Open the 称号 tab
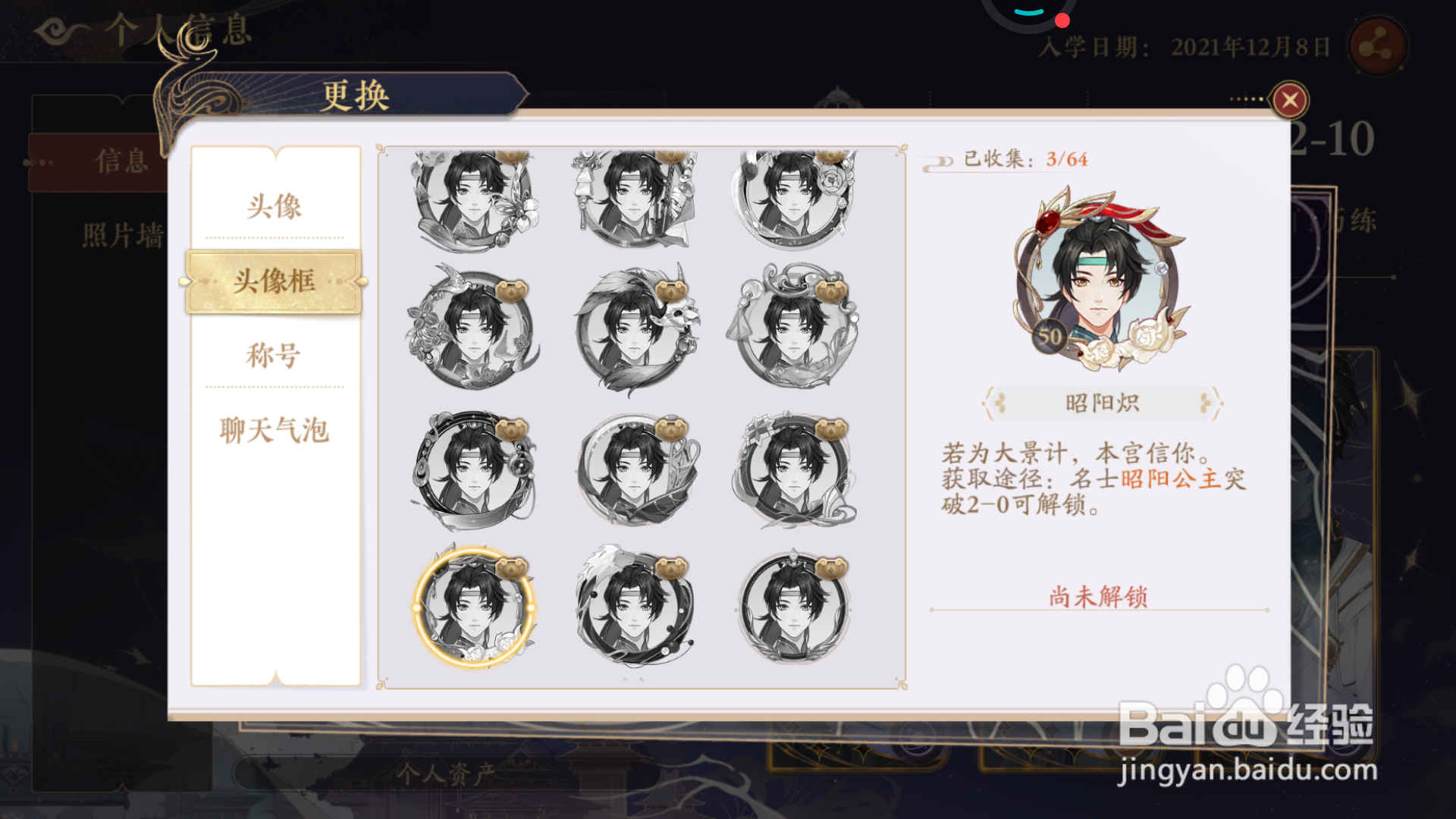Screen dimensions: 1456x819 [273, 354]
